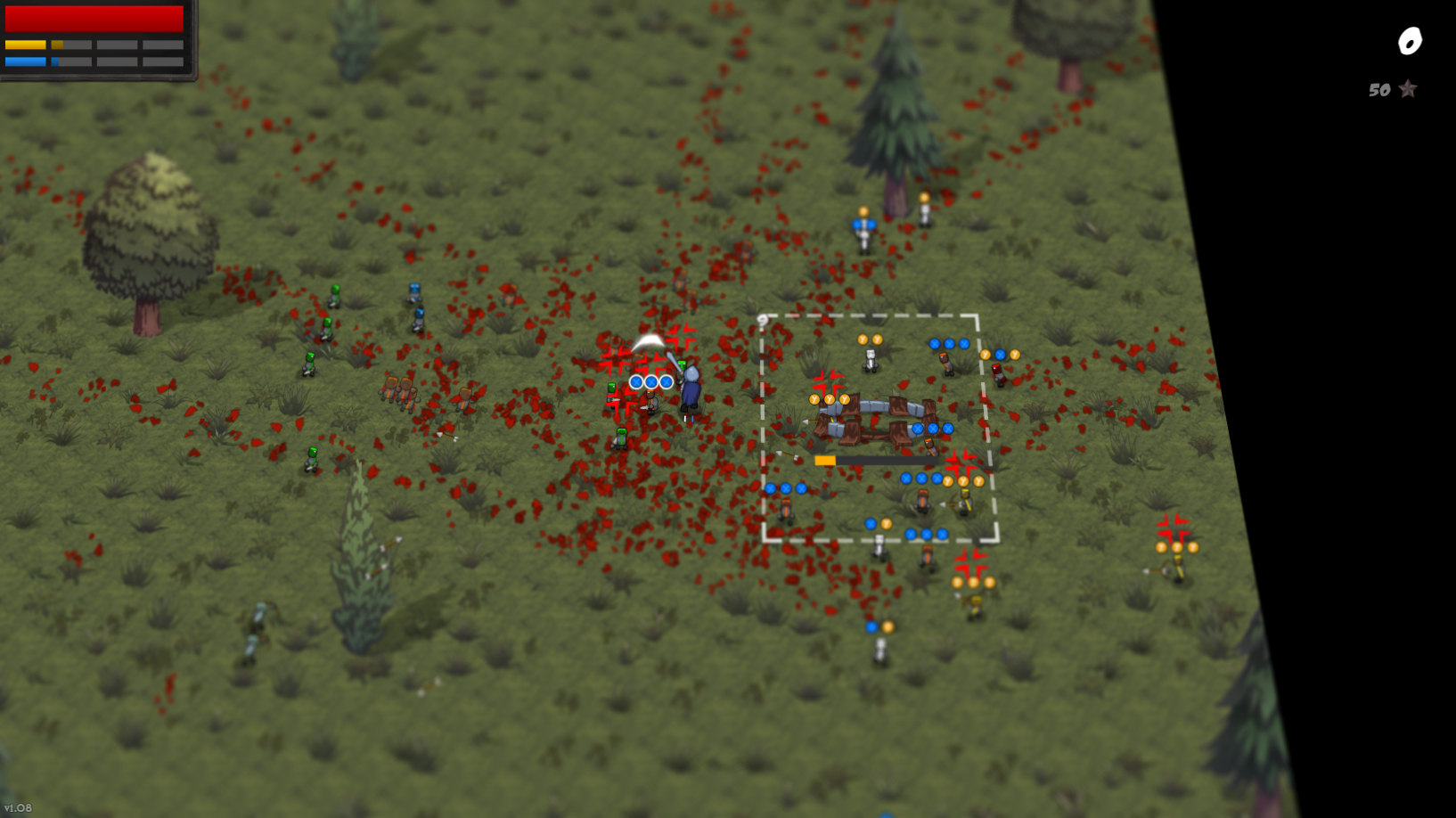
Task: Click the white egg counter icon top right
Action: pyautogui.click(x=1410, y=40)
